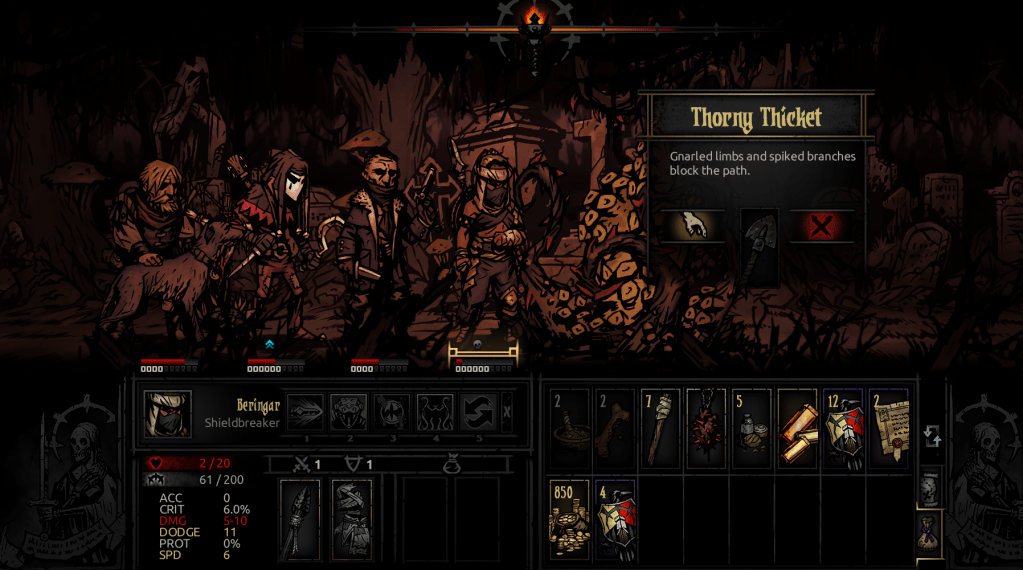Cancel the Thorny Thicket interaction
Screen dimensions: 1023x570
822,227
